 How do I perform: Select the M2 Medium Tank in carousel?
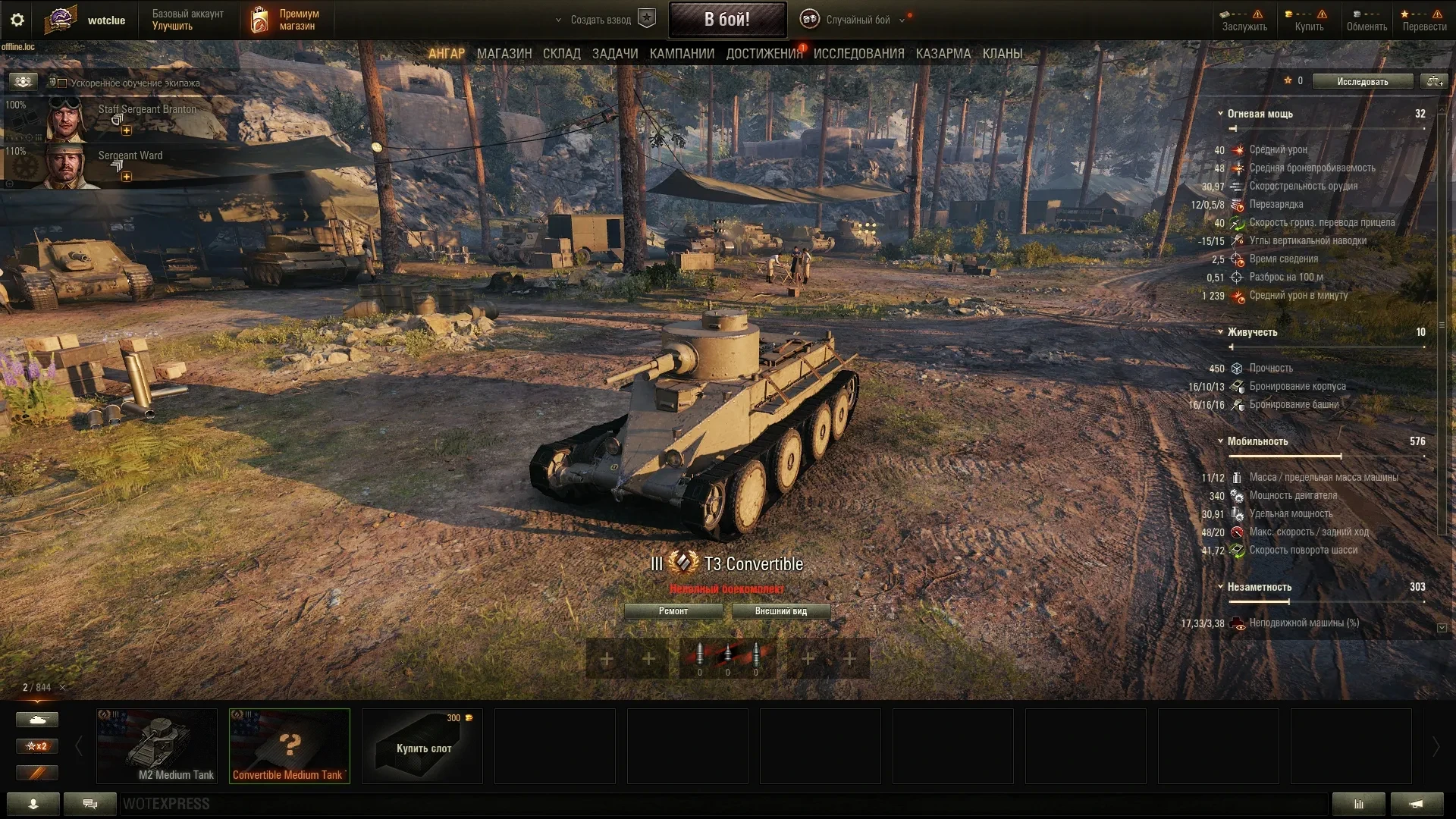(x=157, y=745)
